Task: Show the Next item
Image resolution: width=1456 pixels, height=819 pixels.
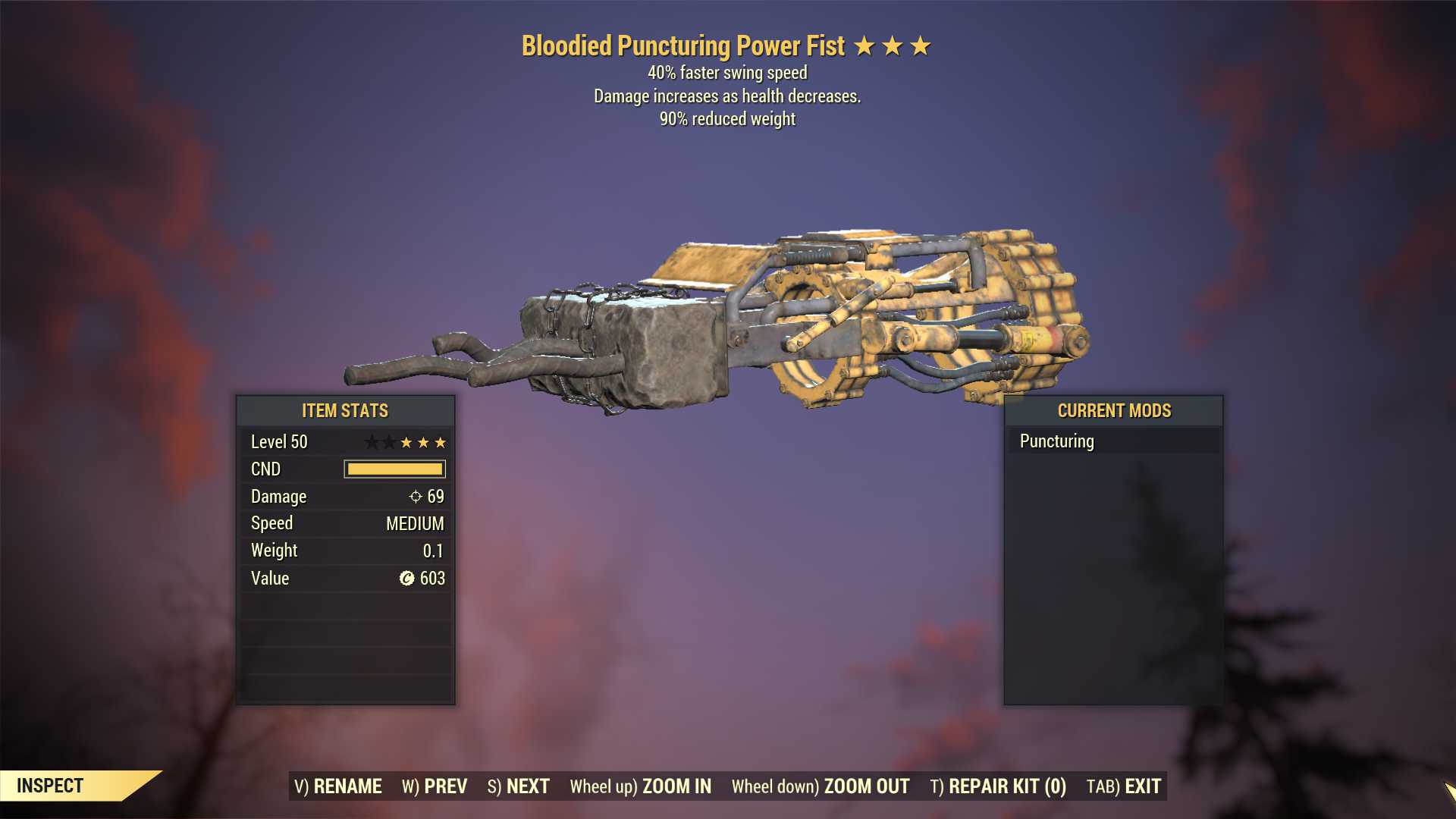Action: (519, 786)
